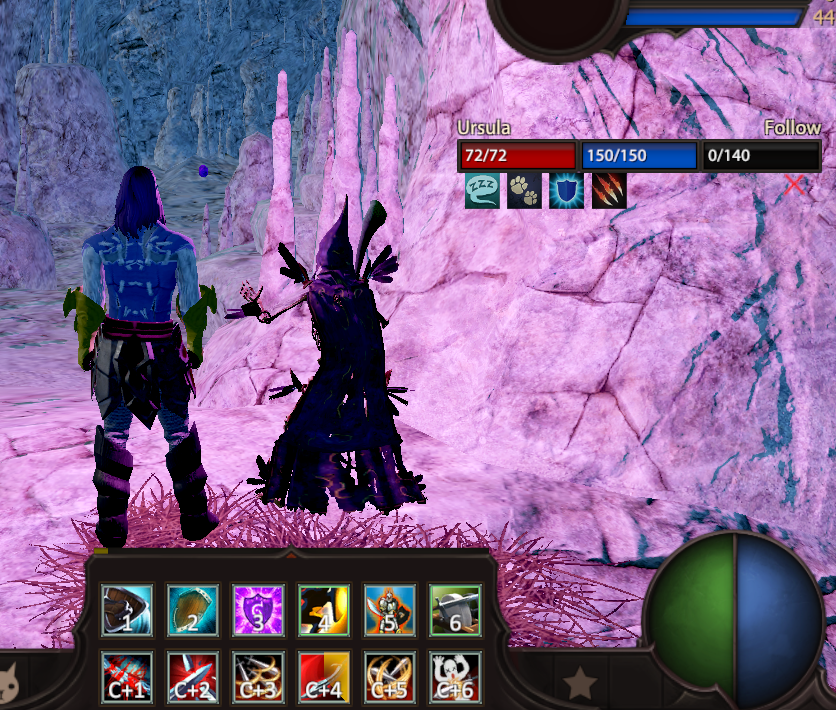The image size is (836, 710).
Task: Trigger the C+3 hotbar skill
Action: coord(259,677)
